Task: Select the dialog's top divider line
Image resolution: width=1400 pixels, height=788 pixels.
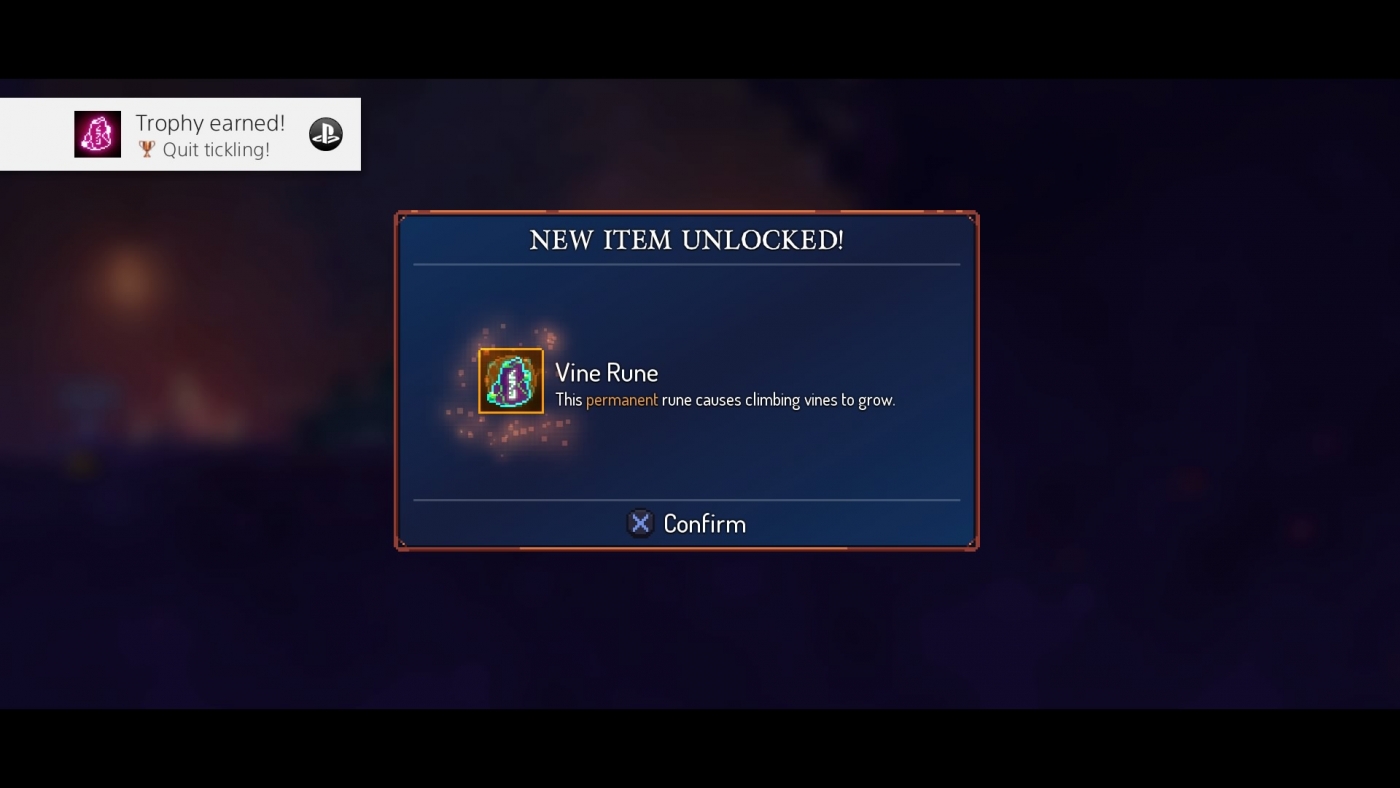Action: [x=686, y=266]
